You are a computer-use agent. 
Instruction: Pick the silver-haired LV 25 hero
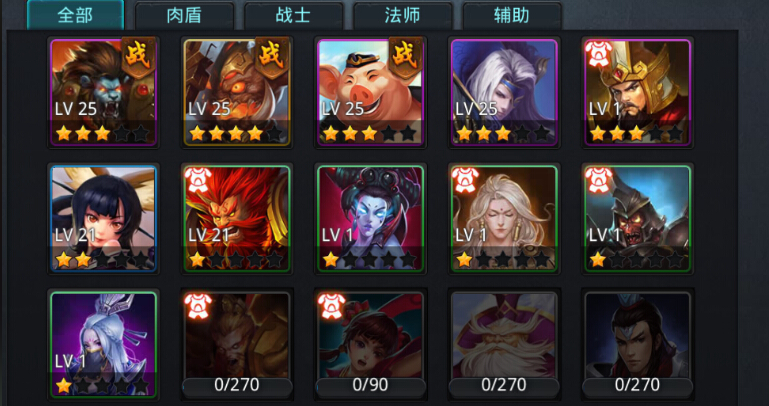pos(504,92)
